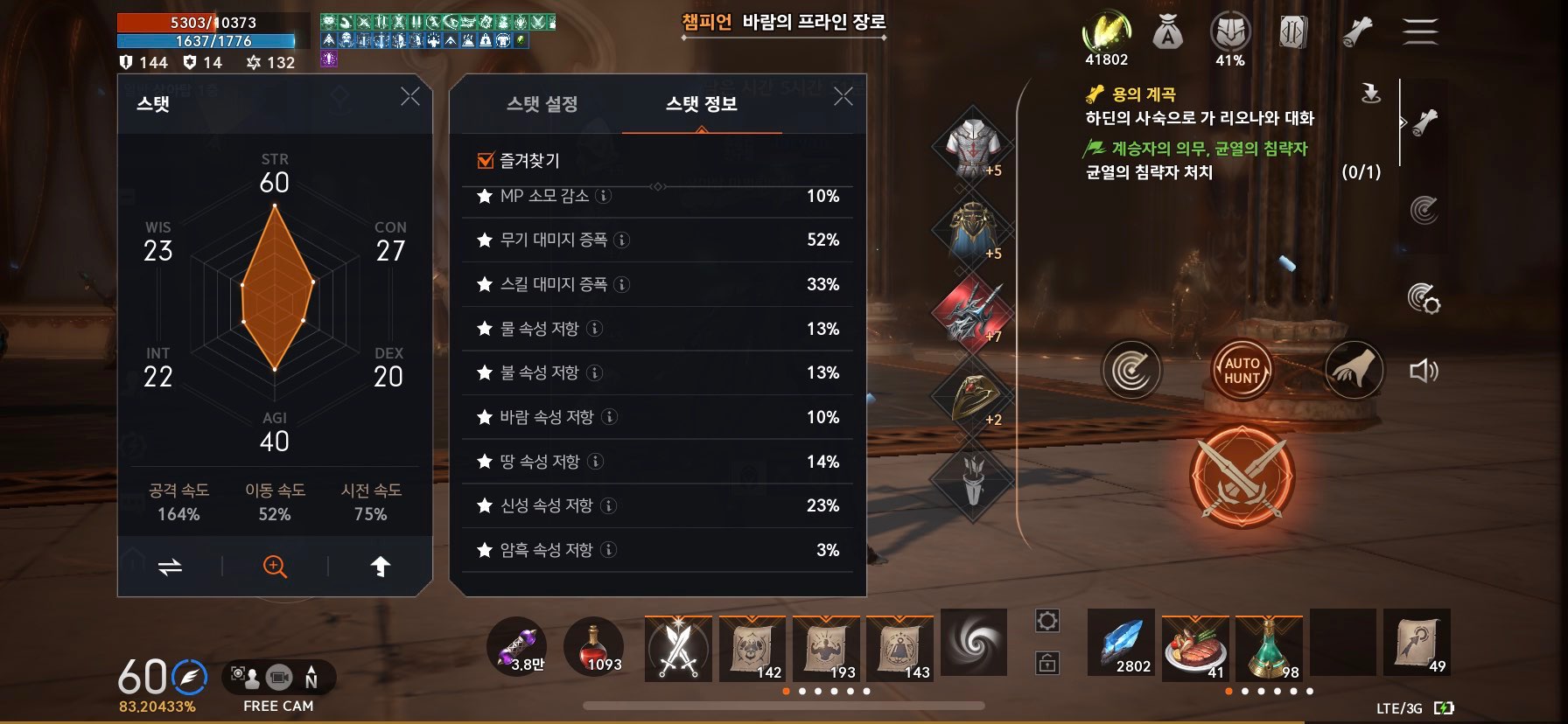The height and width of the screenshot is (724, 1568).
Task: Tap the magnifier icon in the stat window
Action: coord(274,567)
